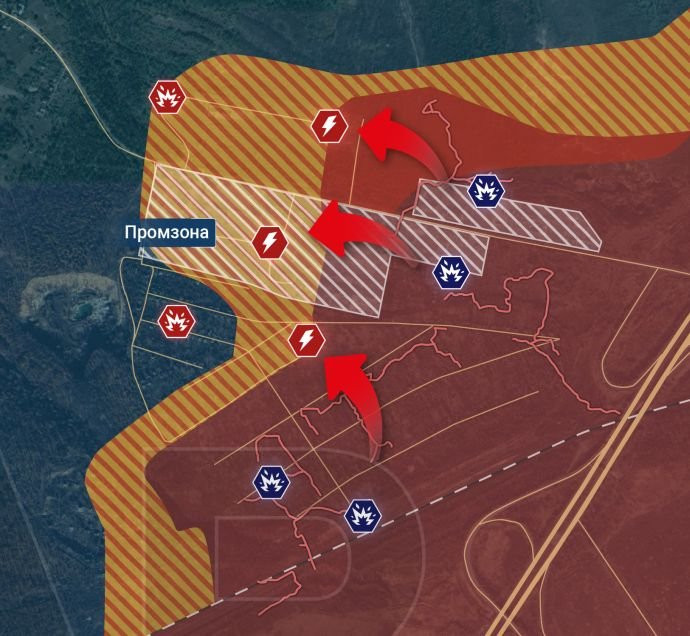Select the Промзона map label

click(168, 234)
